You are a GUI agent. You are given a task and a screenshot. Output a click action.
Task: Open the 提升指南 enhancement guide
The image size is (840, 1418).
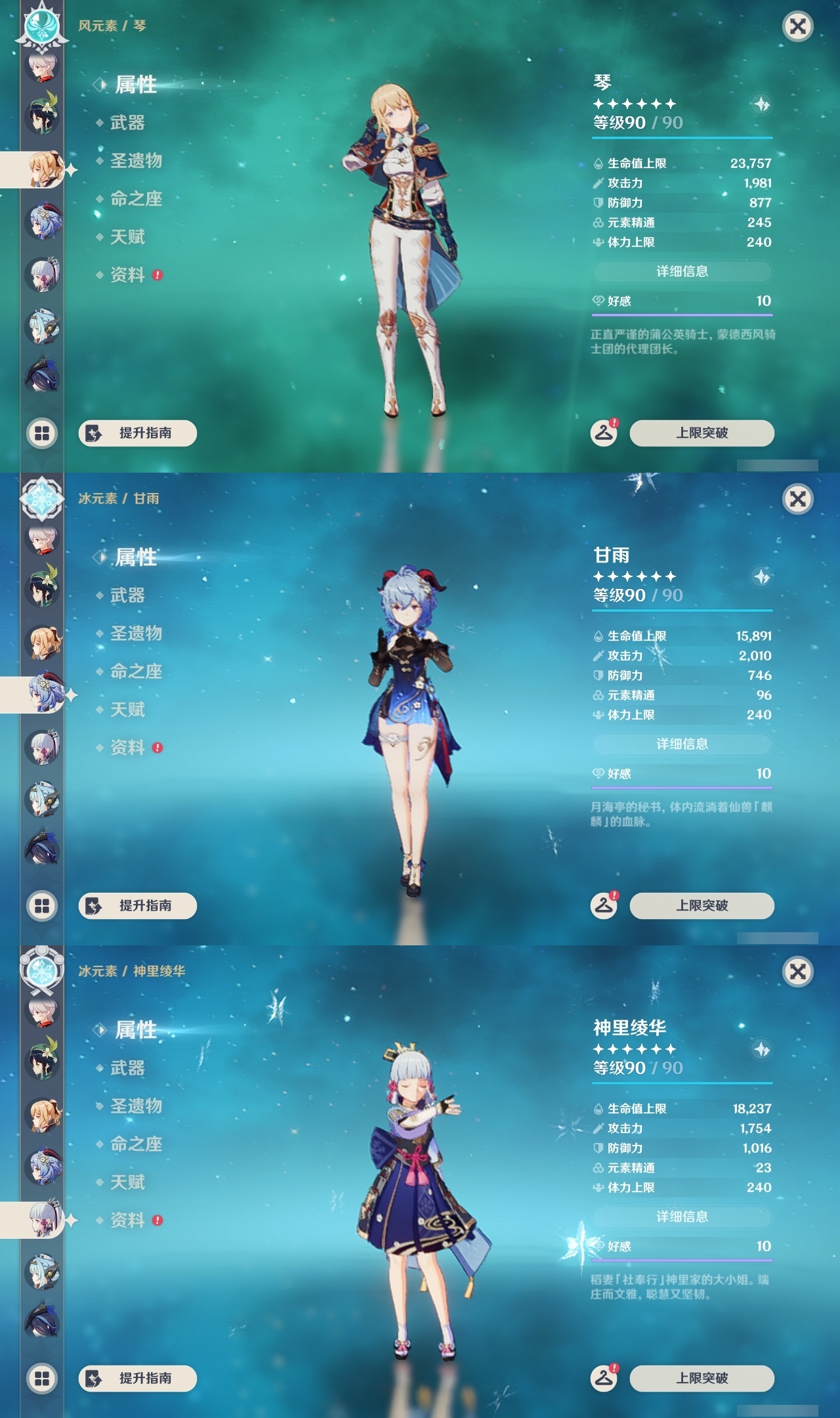tap(136, 433)
